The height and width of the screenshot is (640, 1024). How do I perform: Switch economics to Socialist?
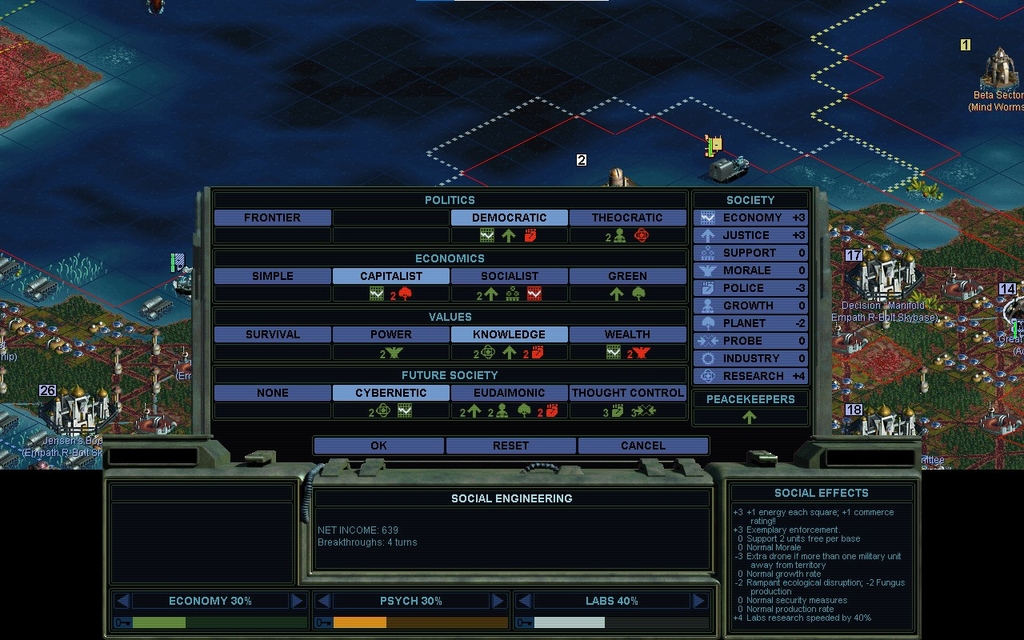click(x=509, y=276)
